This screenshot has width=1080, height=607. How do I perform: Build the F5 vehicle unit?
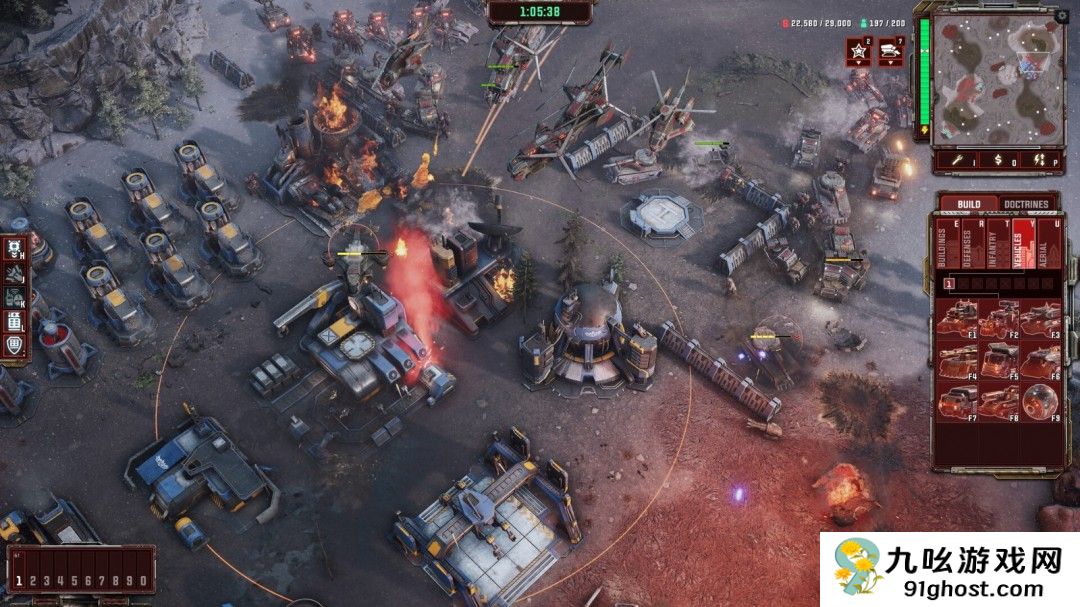coord(999,360)
